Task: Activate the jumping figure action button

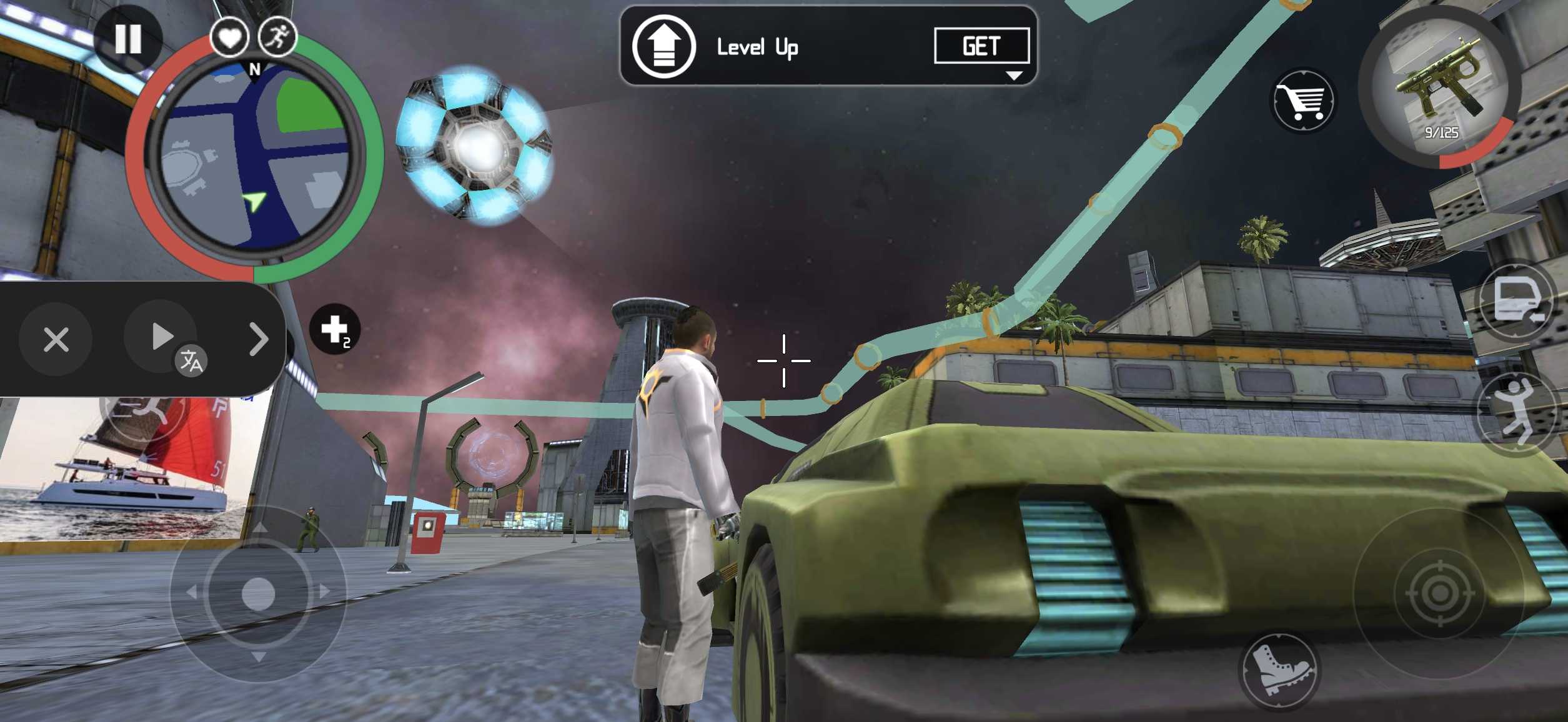Action: click(1516, 412)
